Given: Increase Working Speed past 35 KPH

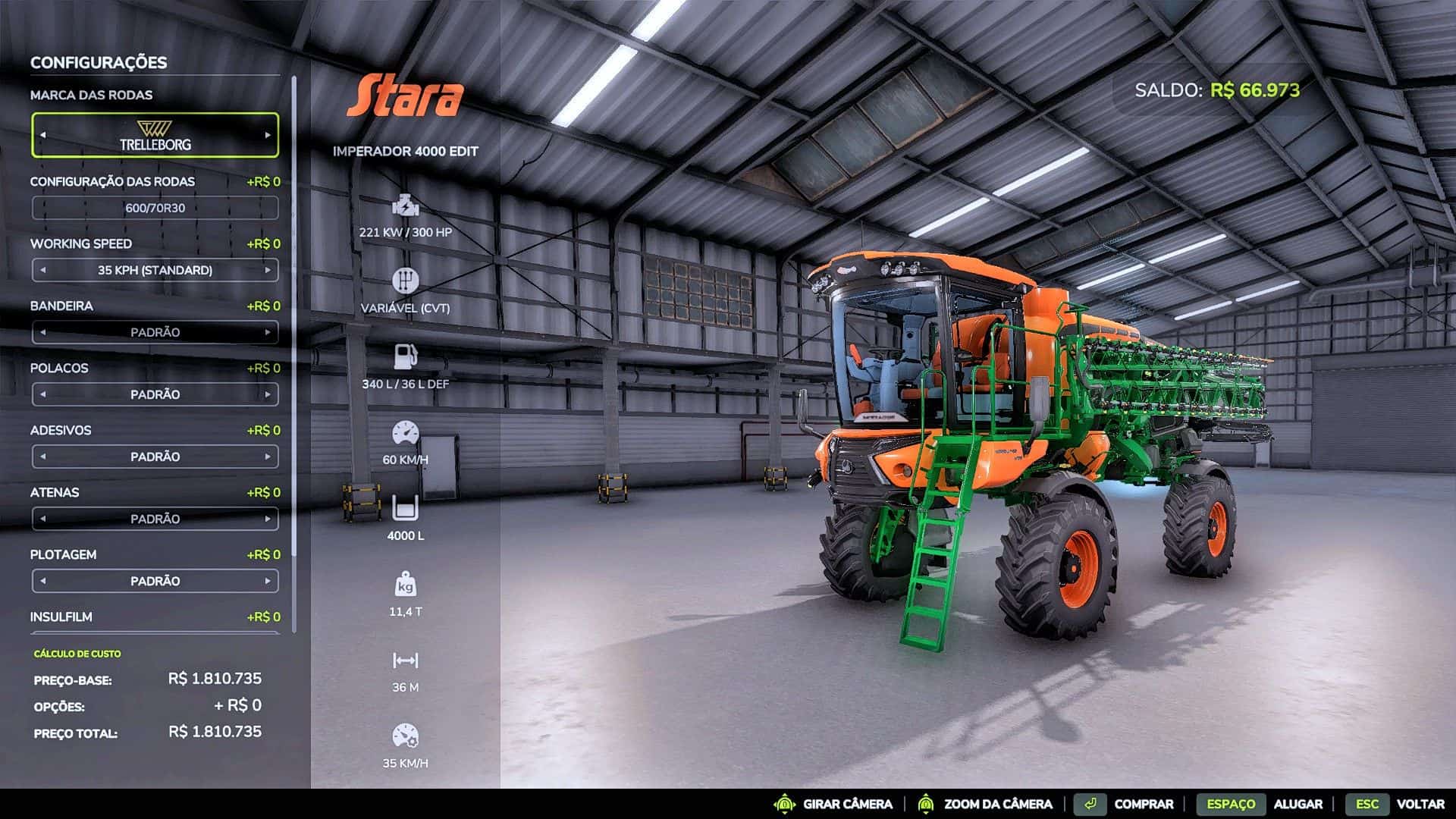Looking at the screenshot, I should 268,270.
